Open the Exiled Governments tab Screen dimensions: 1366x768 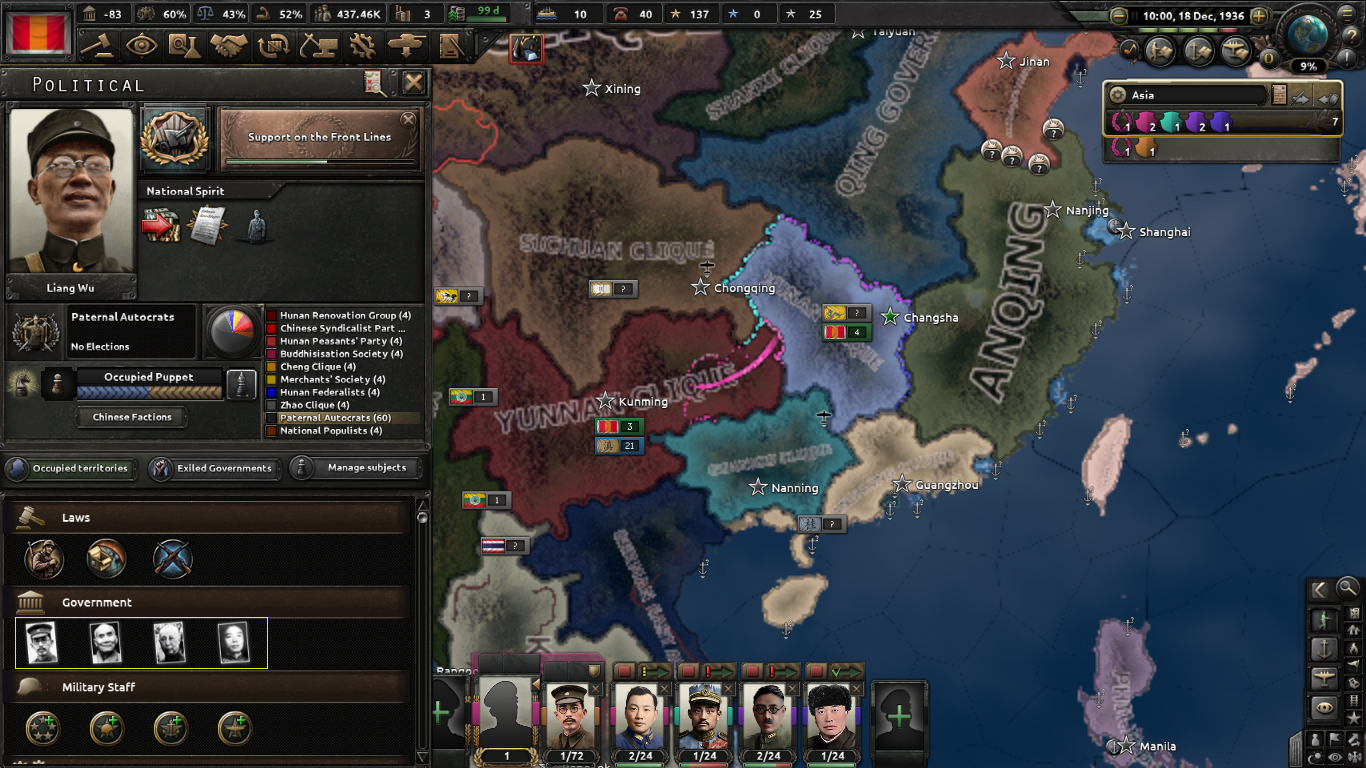coord(213,468)
